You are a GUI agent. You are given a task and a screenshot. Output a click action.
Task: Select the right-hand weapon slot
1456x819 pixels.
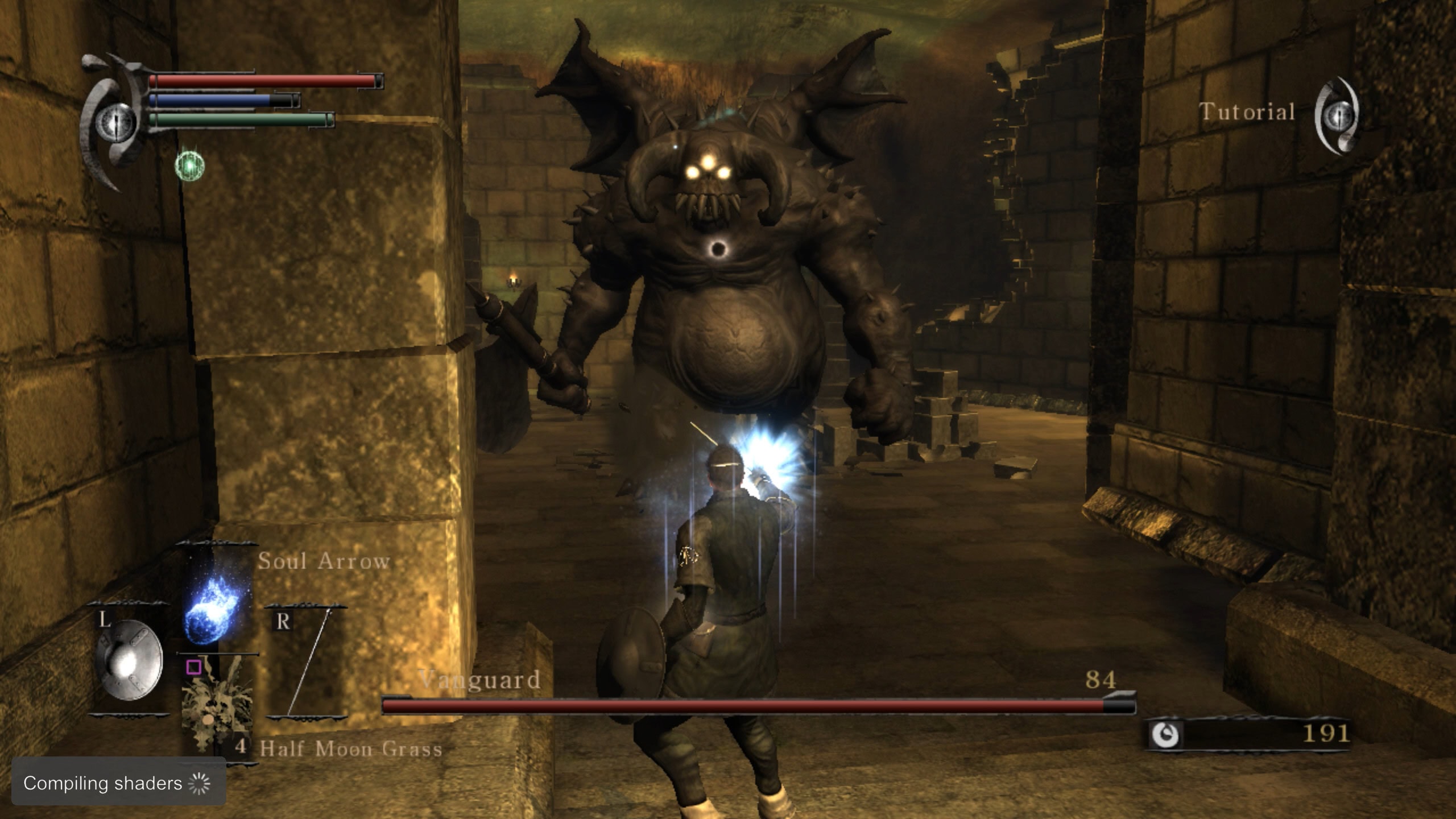pyautogui.click(x=306, y=663)
